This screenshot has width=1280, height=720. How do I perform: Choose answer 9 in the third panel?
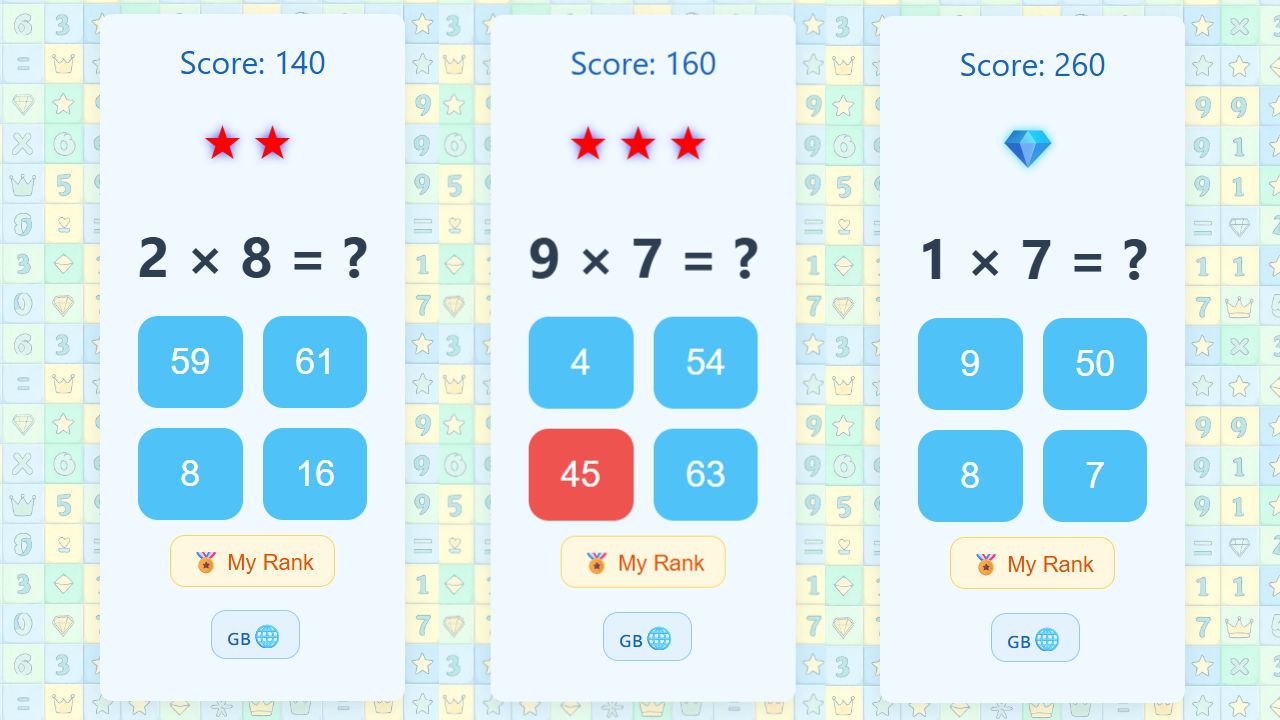970,364
